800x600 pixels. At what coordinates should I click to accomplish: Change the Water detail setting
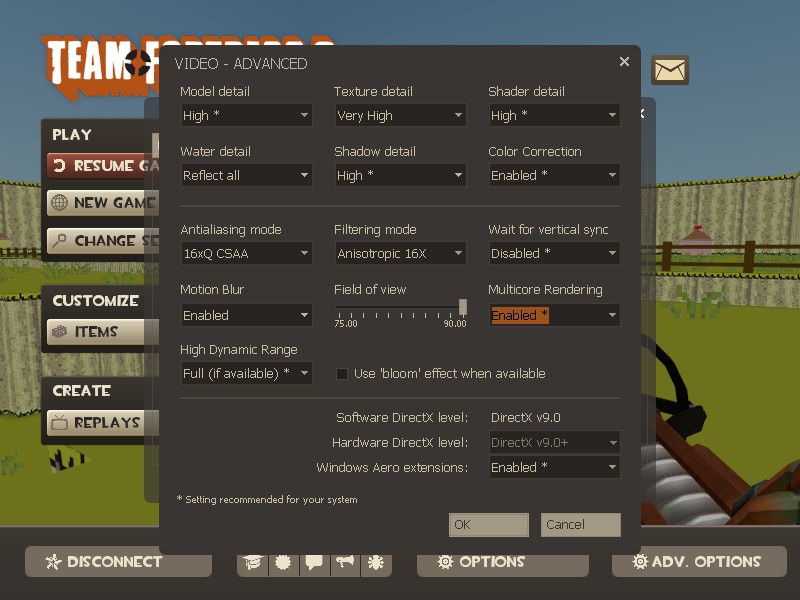pos(246,175)
